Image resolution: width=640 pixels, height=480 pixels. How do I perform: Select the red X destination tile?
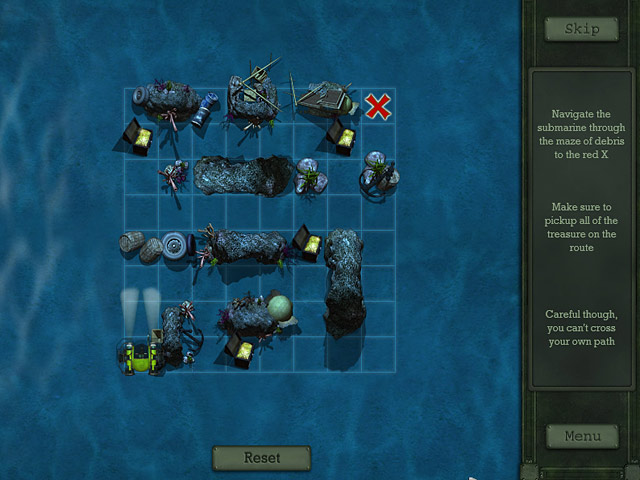[x=377, y=106]
